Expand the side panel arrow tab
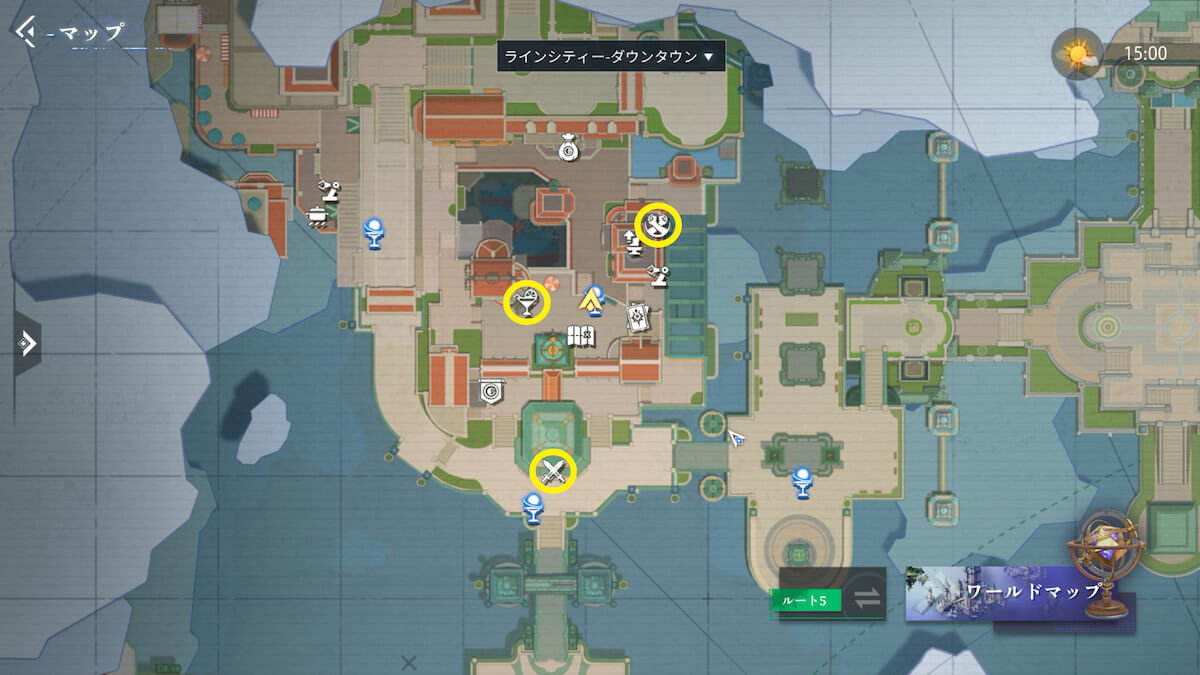 tap(27, 343)
